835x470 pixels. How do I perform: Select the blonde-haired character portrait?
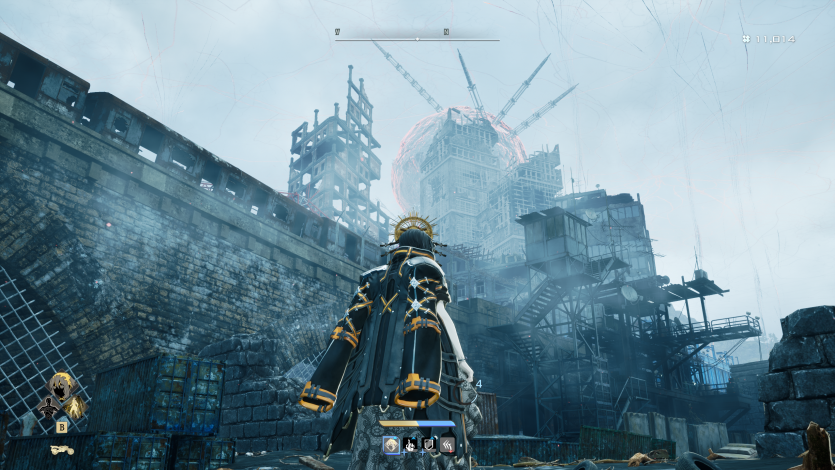[63, 384]
